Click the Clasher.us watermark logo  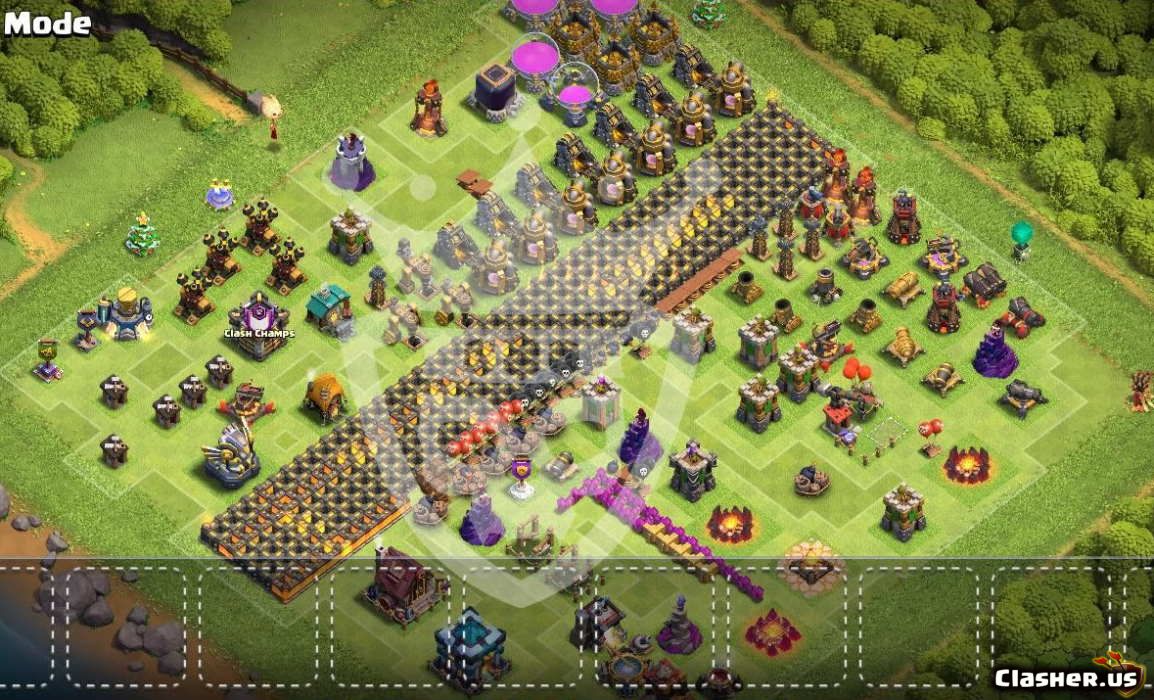tap(1067, 677)
